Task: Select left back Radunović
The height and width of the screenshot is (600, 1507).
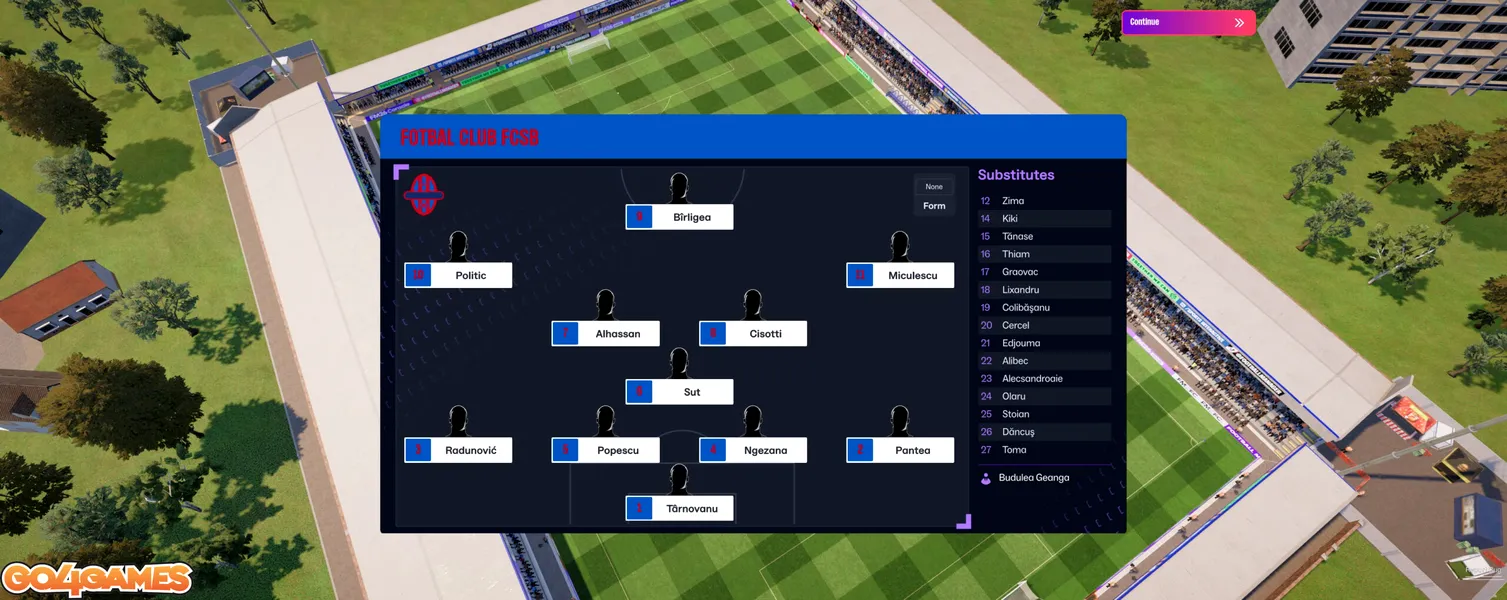Action: tap(458, 450)
